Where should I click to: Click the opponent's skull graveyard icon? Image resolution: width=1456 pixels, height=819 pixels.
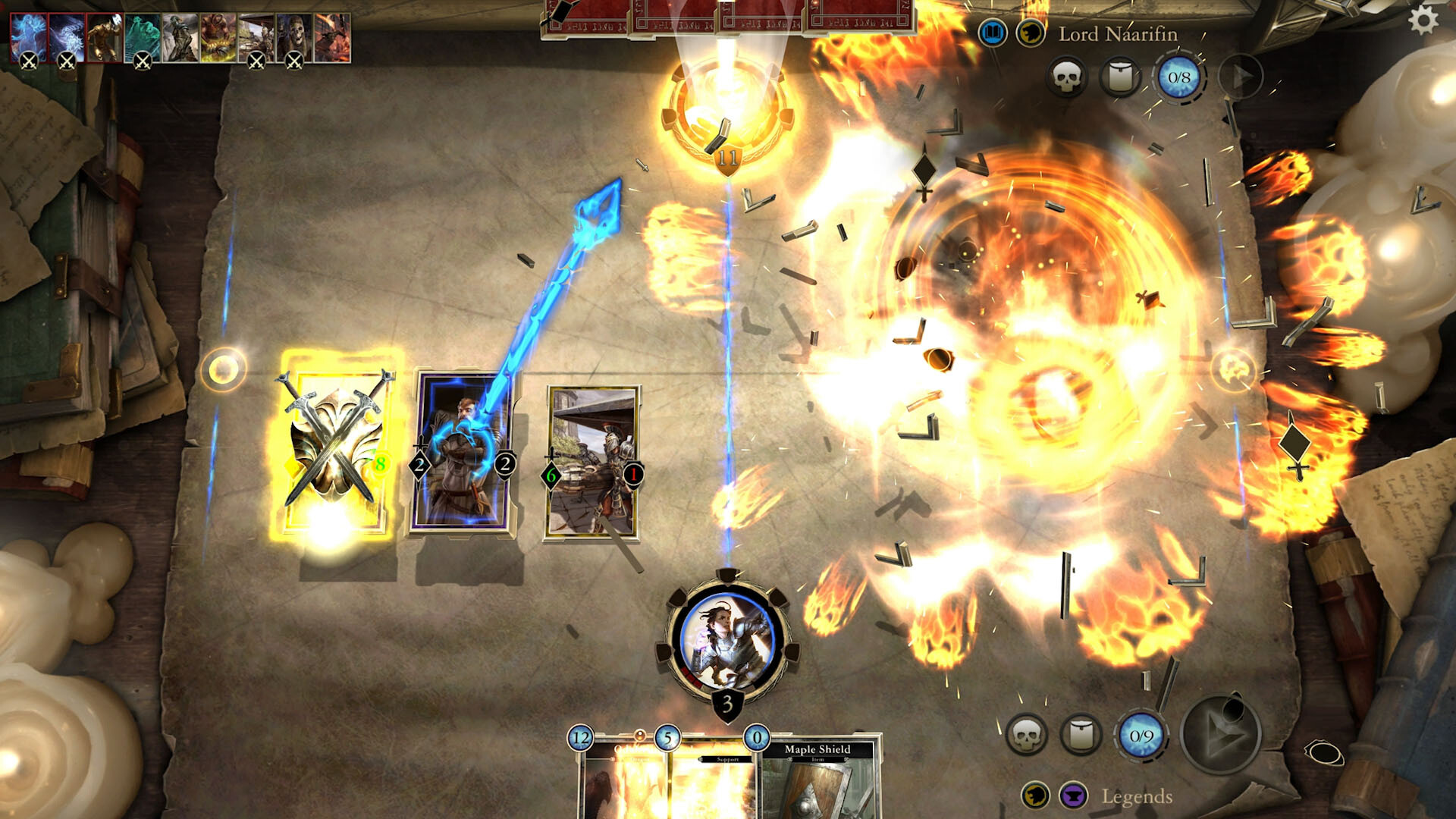coord(1068,78)
